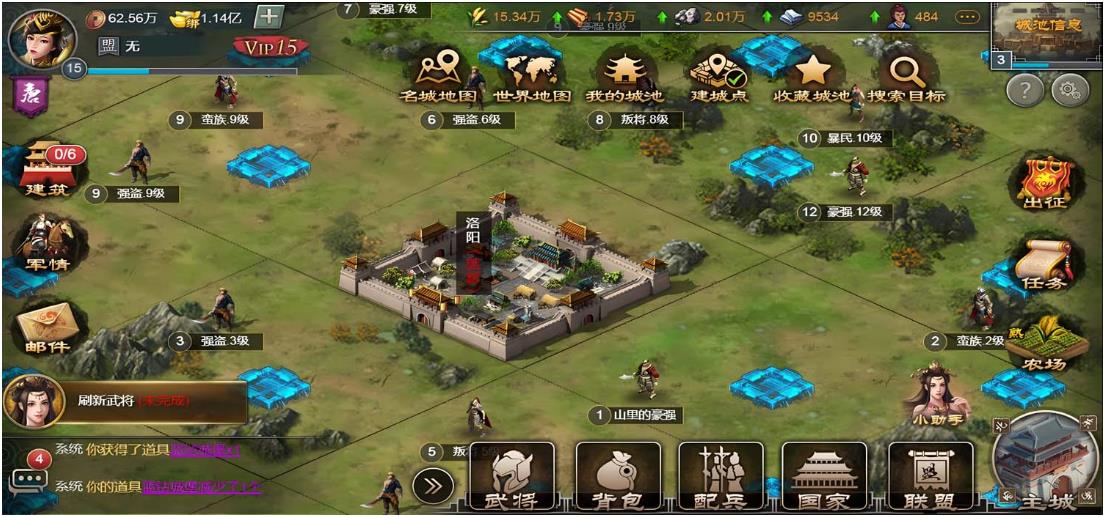Show the 建城点 city building spots
Viewport: 1105px width, 517px height.
point(720,76)
